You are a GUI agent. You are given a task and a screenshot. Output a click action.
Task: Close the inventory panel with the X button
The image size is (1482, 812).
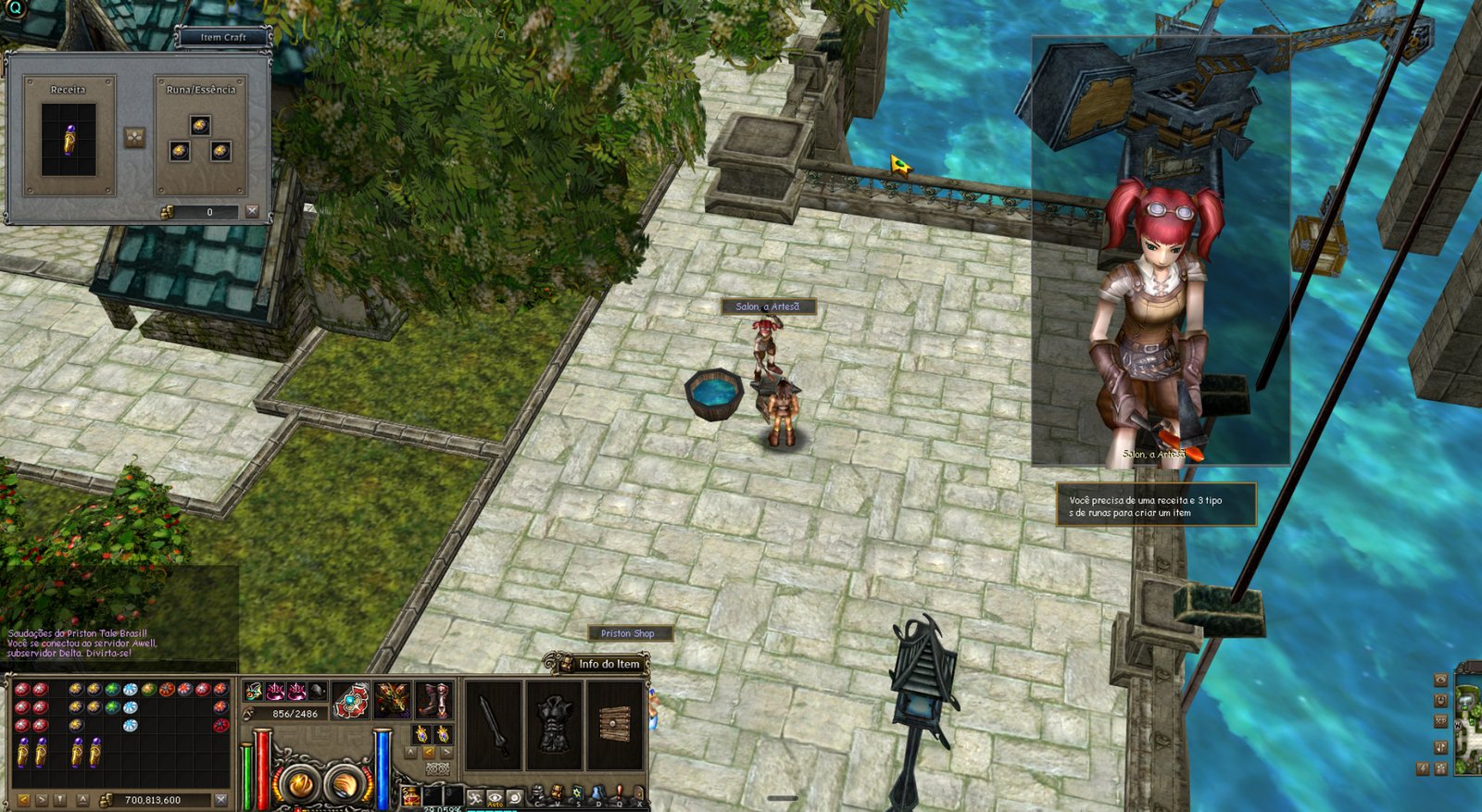pos(220,799)
